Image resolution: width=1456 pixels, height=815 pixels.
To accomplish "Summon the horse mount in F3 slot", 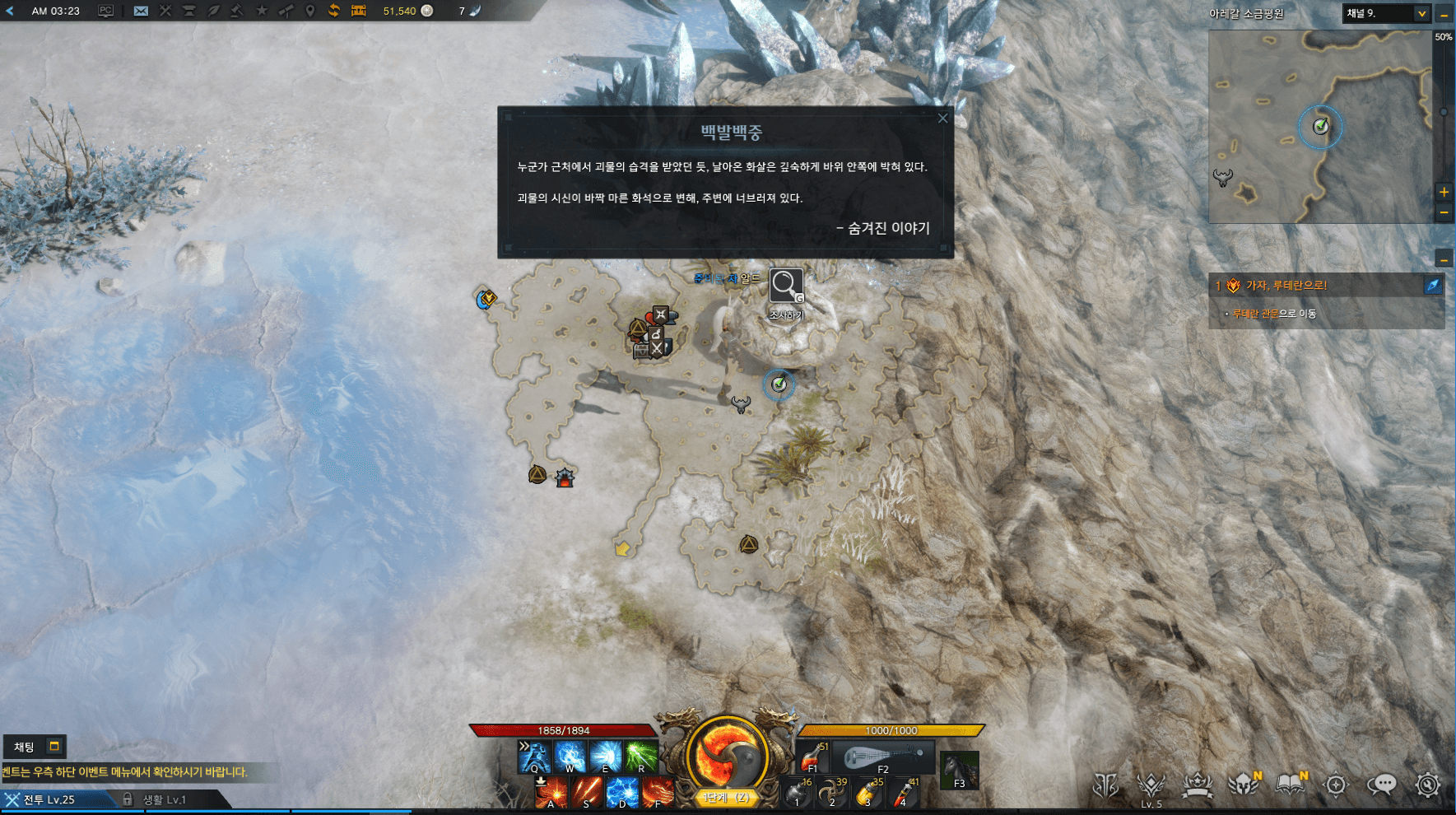I will pos(959,770).
